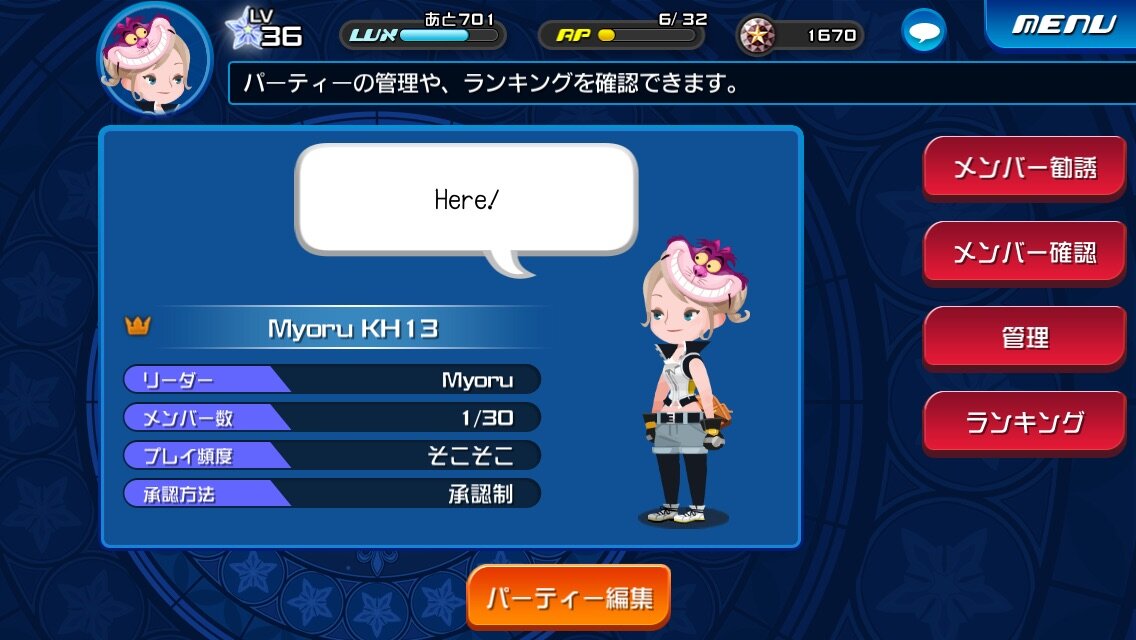Show the ランキング rankings
Screen dimensions: 1136x640
point(1024,422)
